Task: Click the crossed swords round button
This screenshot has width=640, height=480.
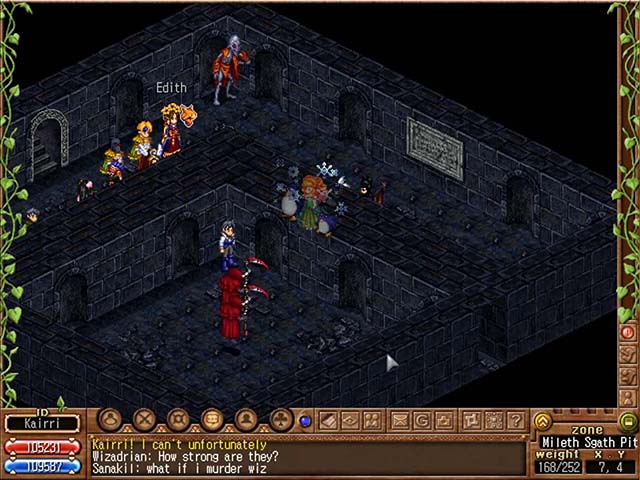Action: [x=145, y=420]
